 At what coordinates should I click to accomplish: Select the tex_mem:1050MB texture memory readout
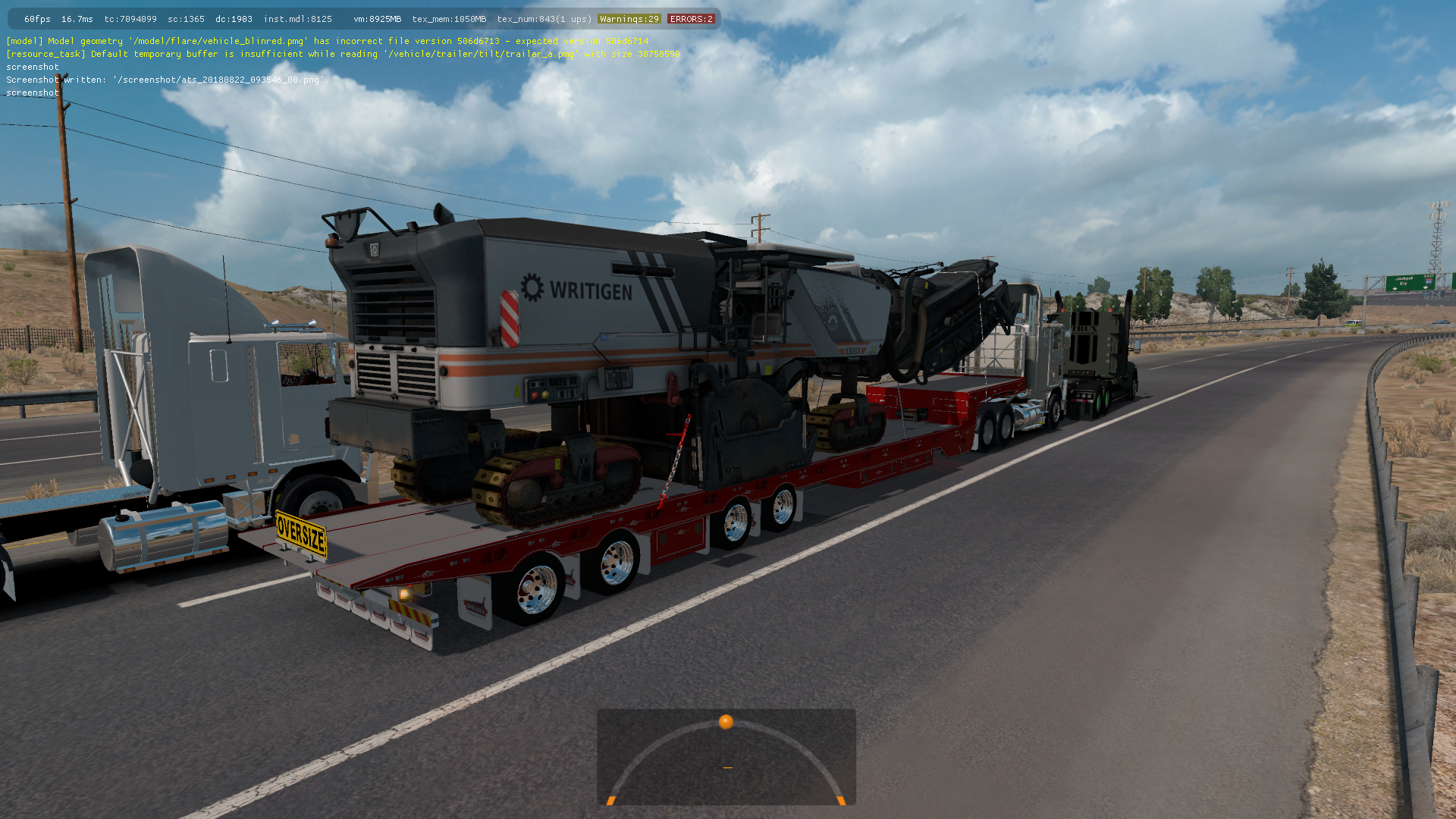pos(449,18)
